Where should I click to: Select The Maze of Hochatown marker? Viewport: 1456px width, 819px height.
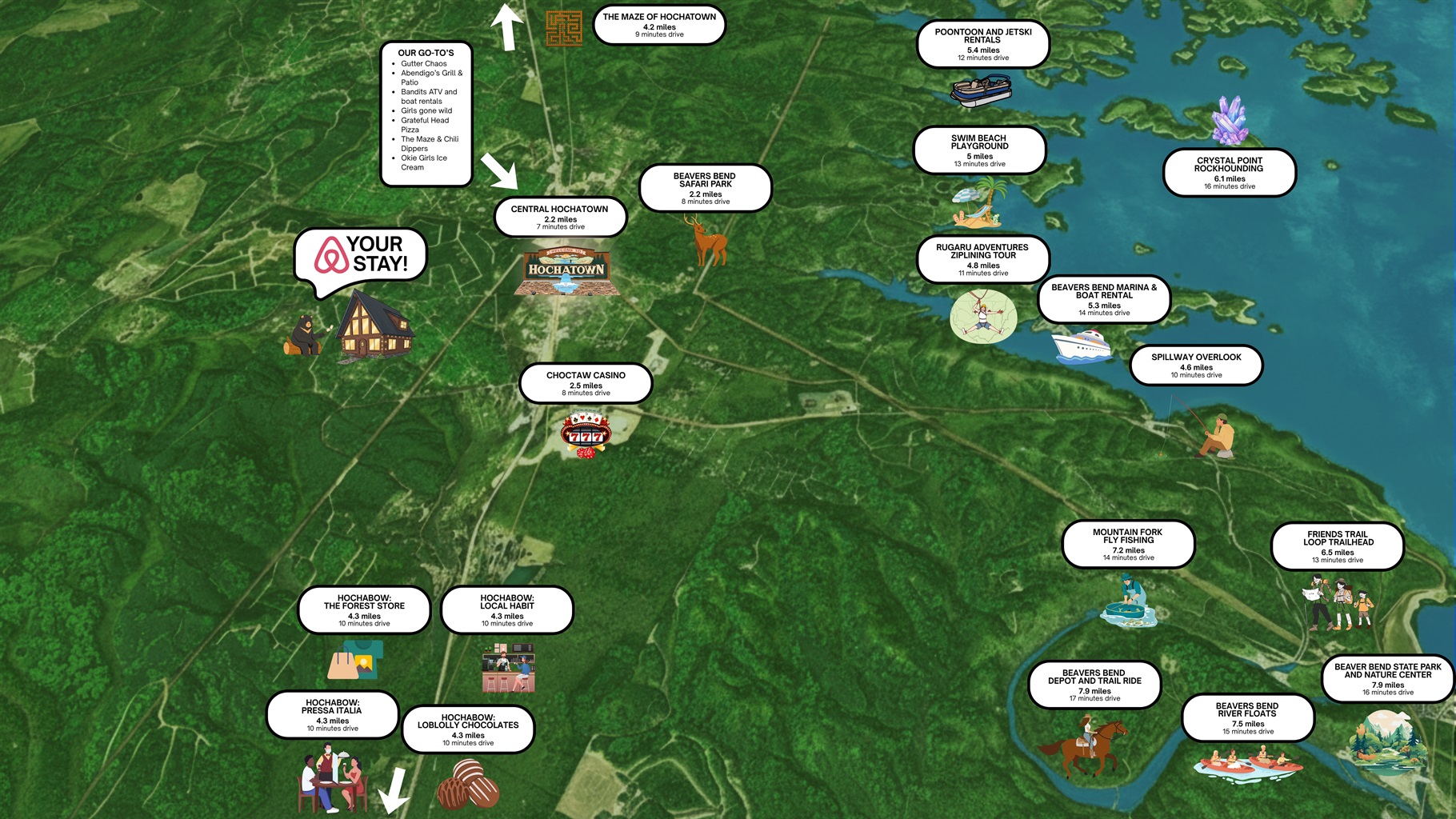[659, 25]
